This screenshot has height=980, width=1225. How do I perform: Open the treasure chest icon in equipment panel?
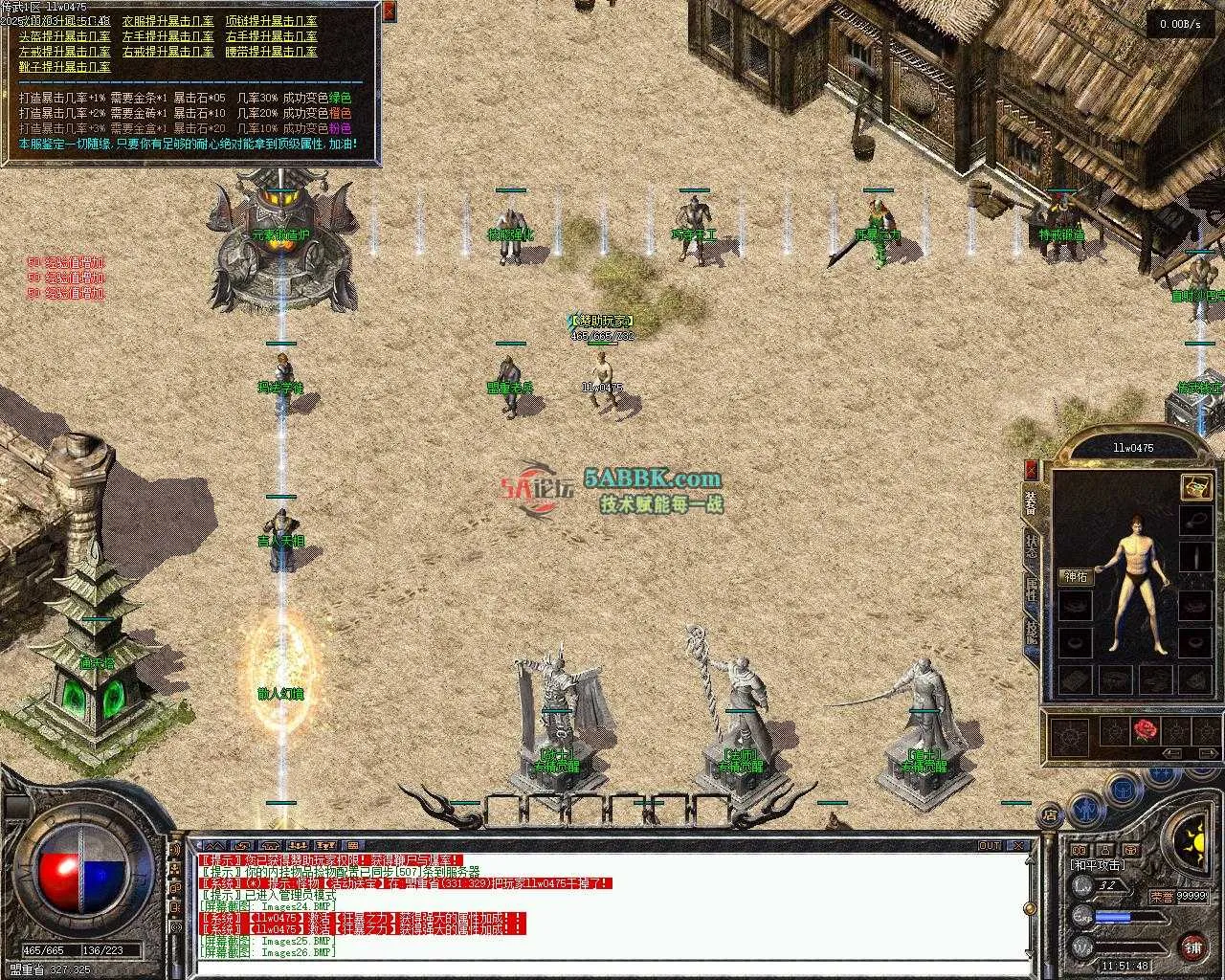click(1195, 486)
